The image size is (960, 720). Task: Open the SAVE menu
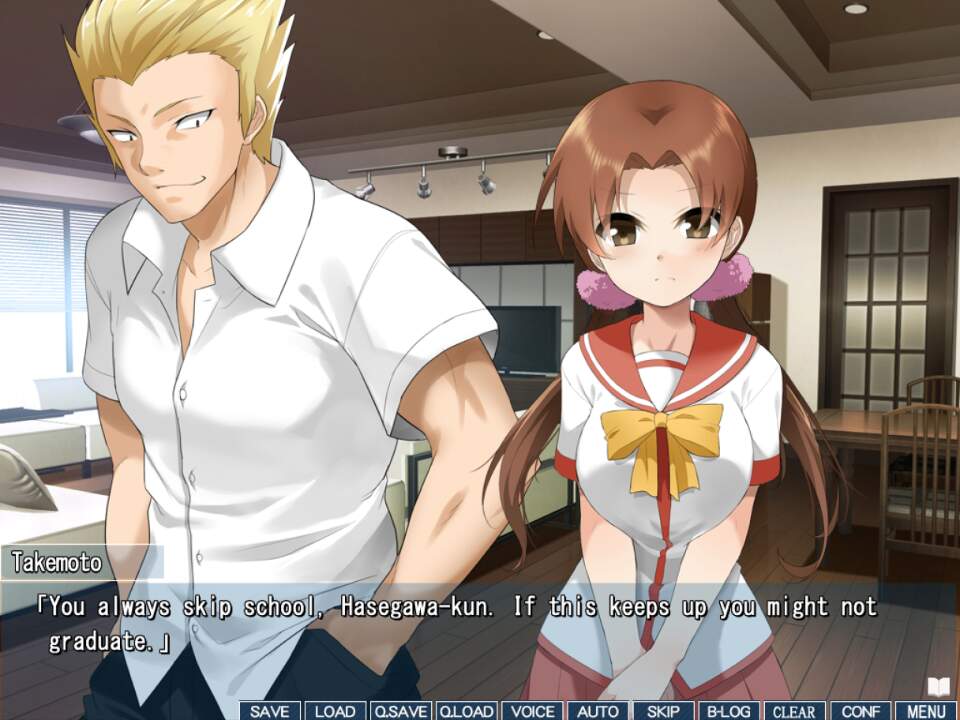[270, 711]
